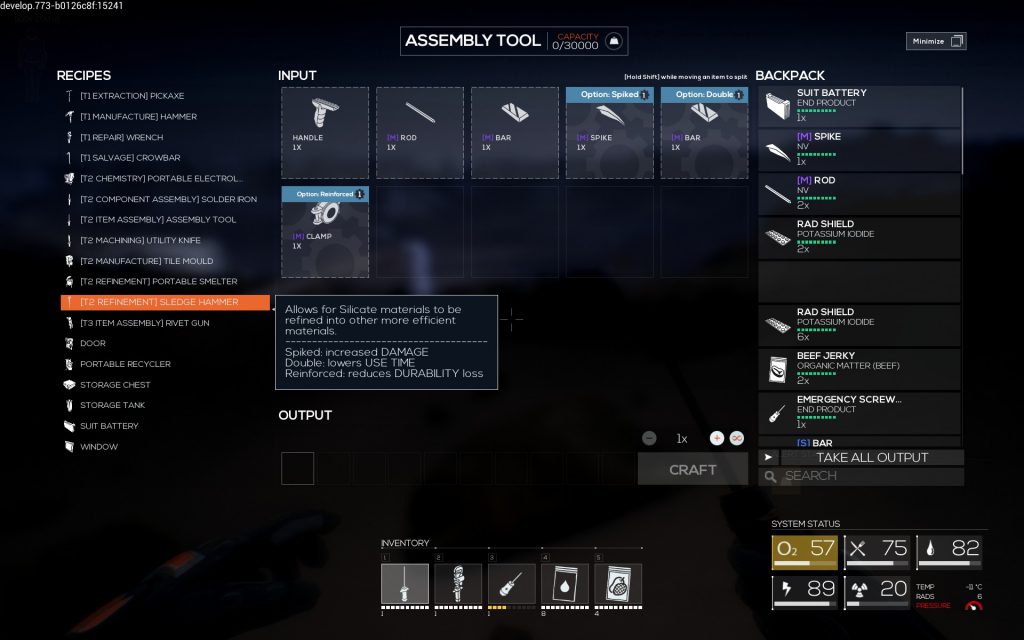This screenshot has height=640, width=1024.
Task: Click the Handle input slot
Action: (324, 132)
